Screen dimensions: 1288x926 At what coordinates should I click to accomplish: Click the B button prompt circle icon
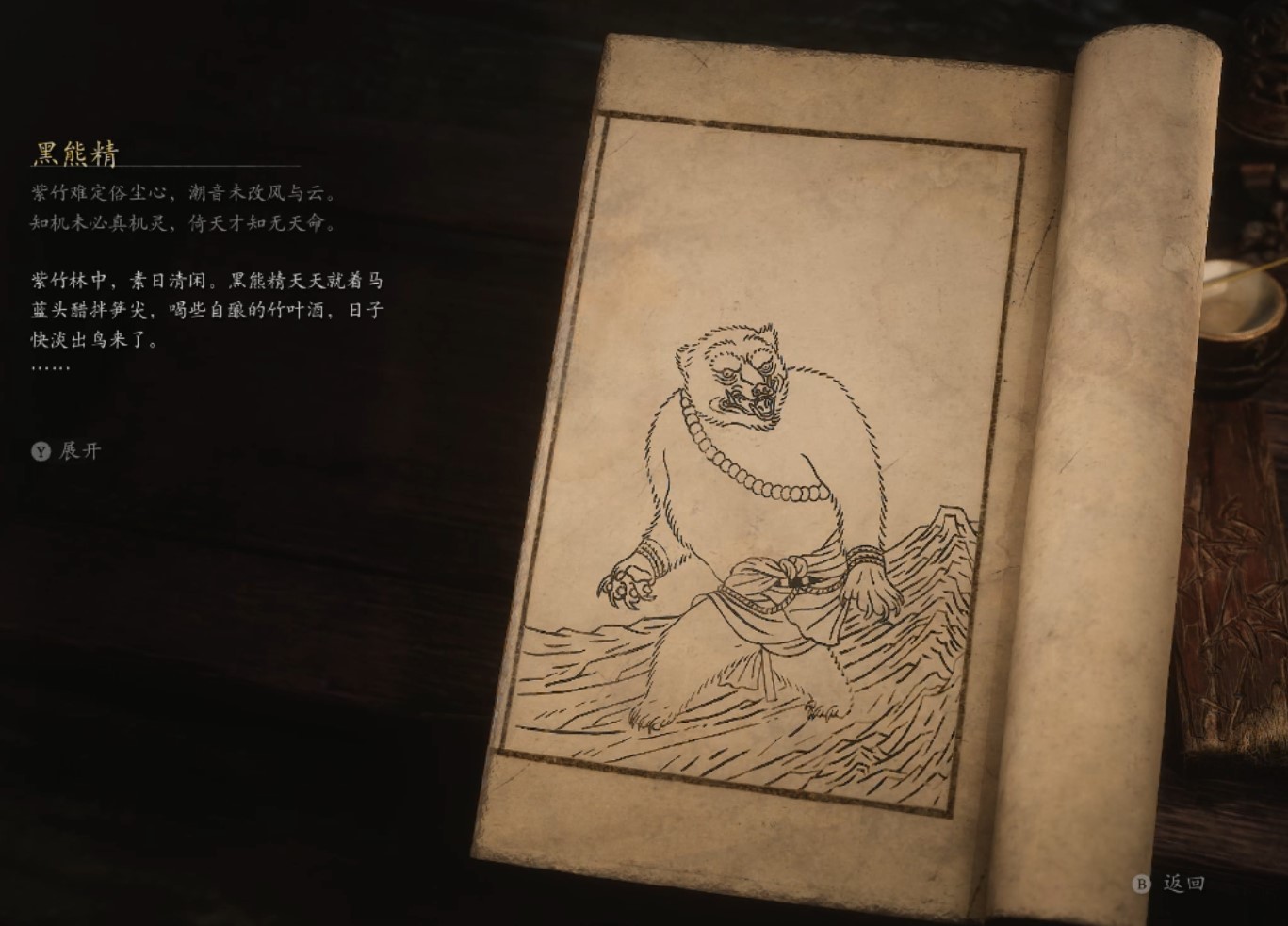[1143, 885]
